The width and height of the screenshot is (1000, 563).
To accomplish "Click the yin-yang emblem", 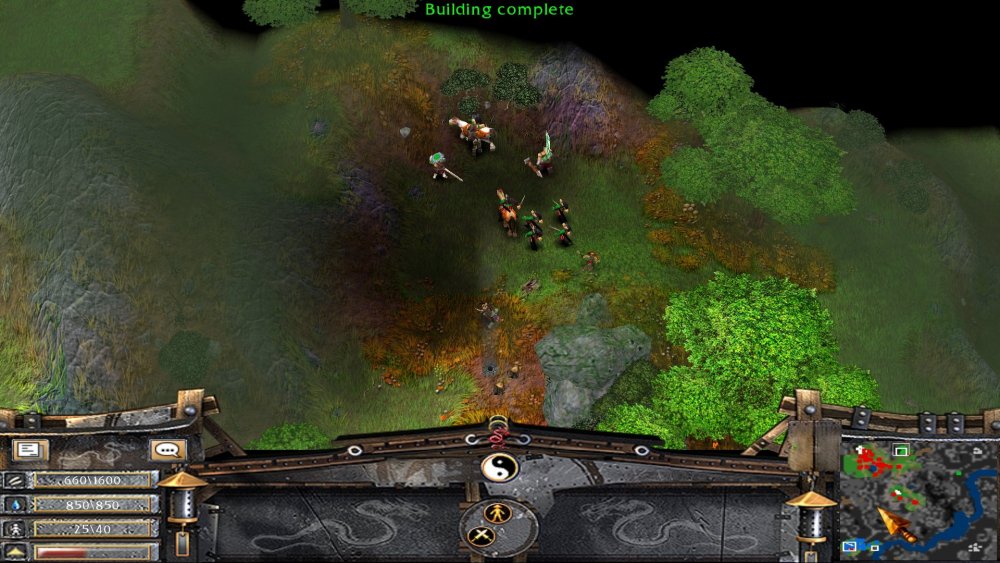I will coord(498,467).
